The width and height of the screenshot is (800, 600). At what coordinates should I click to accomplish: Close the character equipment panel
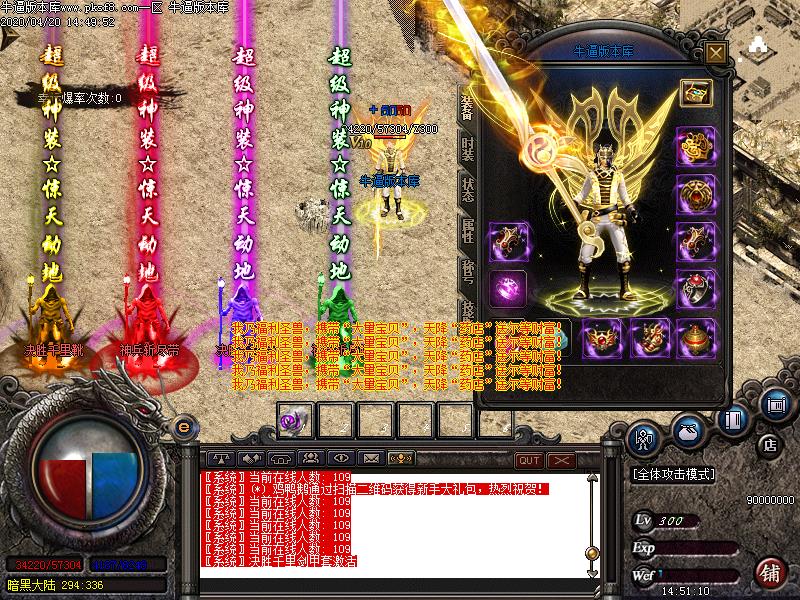(715, 52)
